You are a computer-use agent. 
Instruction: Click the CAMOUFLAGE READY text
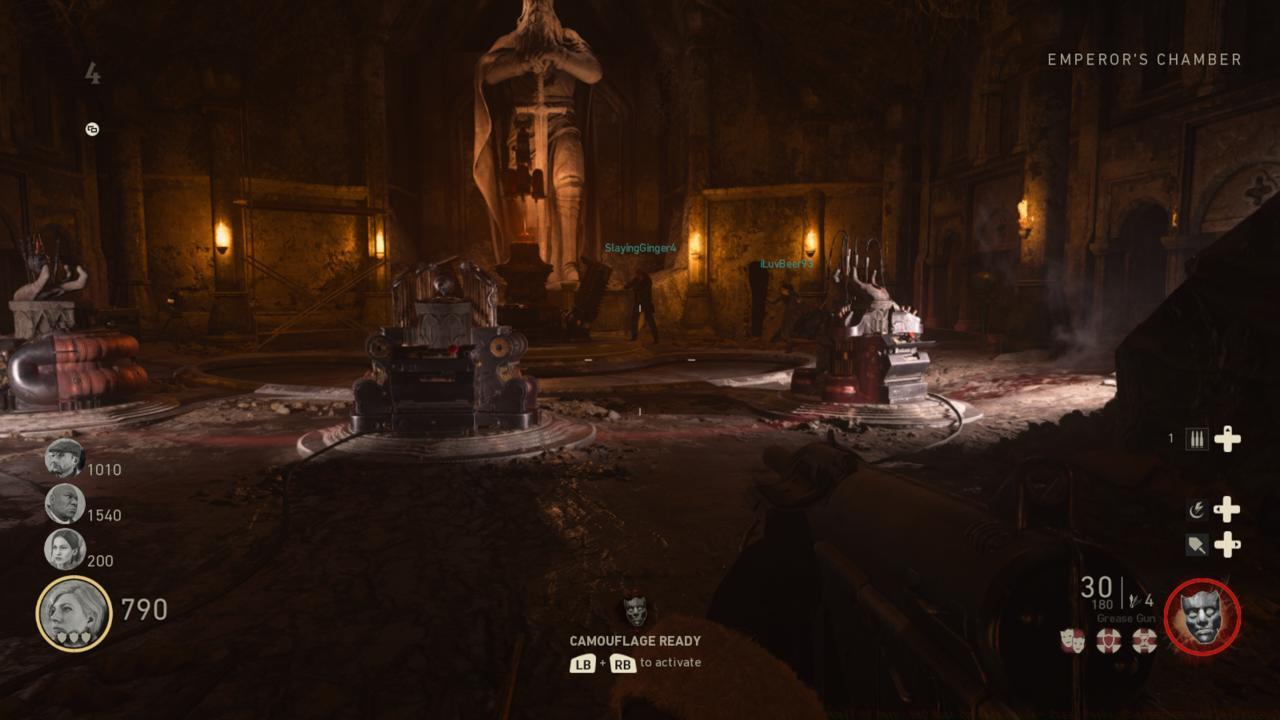[635, 640]
